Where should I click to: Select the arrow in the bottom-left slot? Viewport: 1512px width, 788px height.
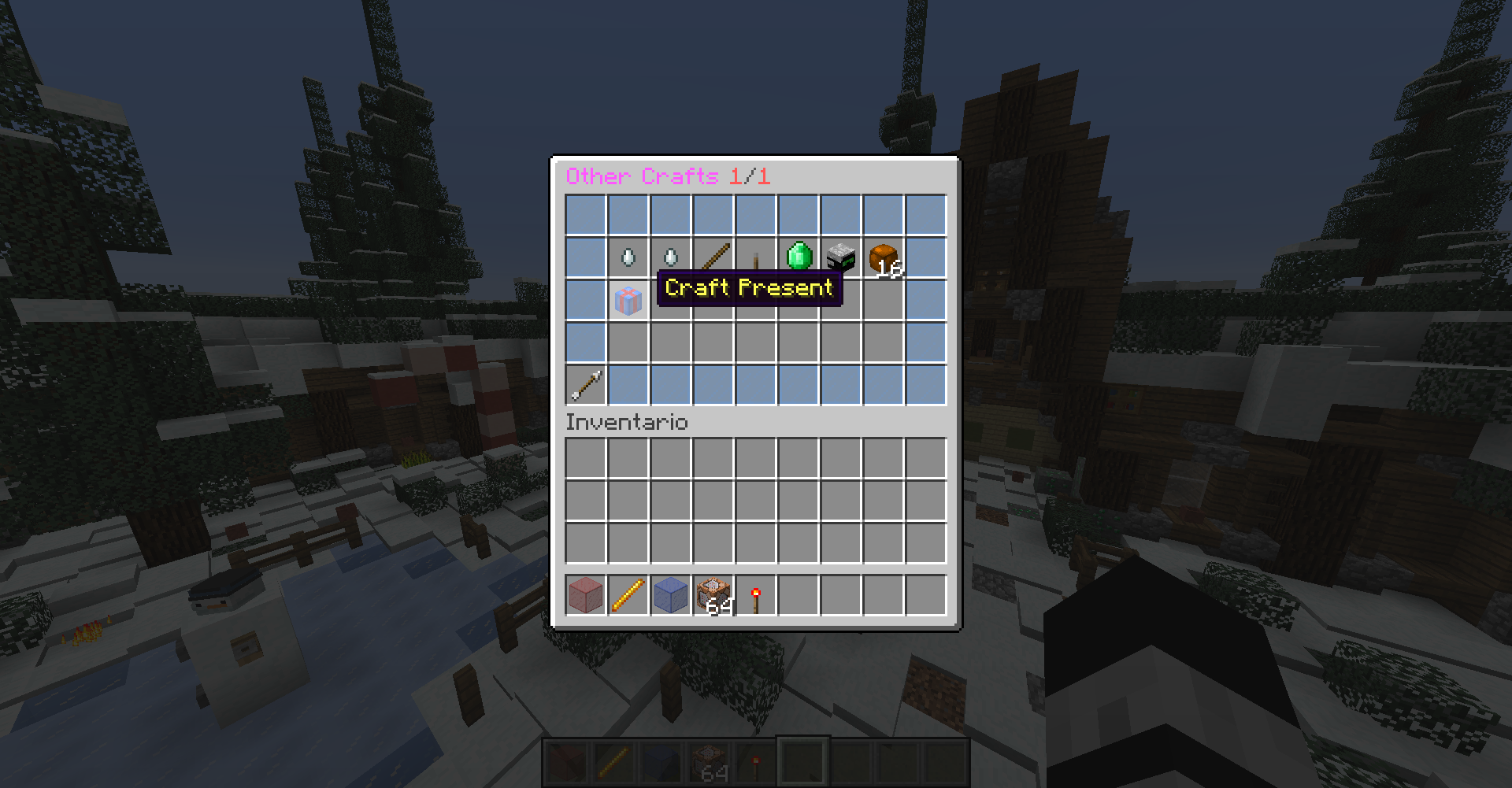(x=585, y=383)
